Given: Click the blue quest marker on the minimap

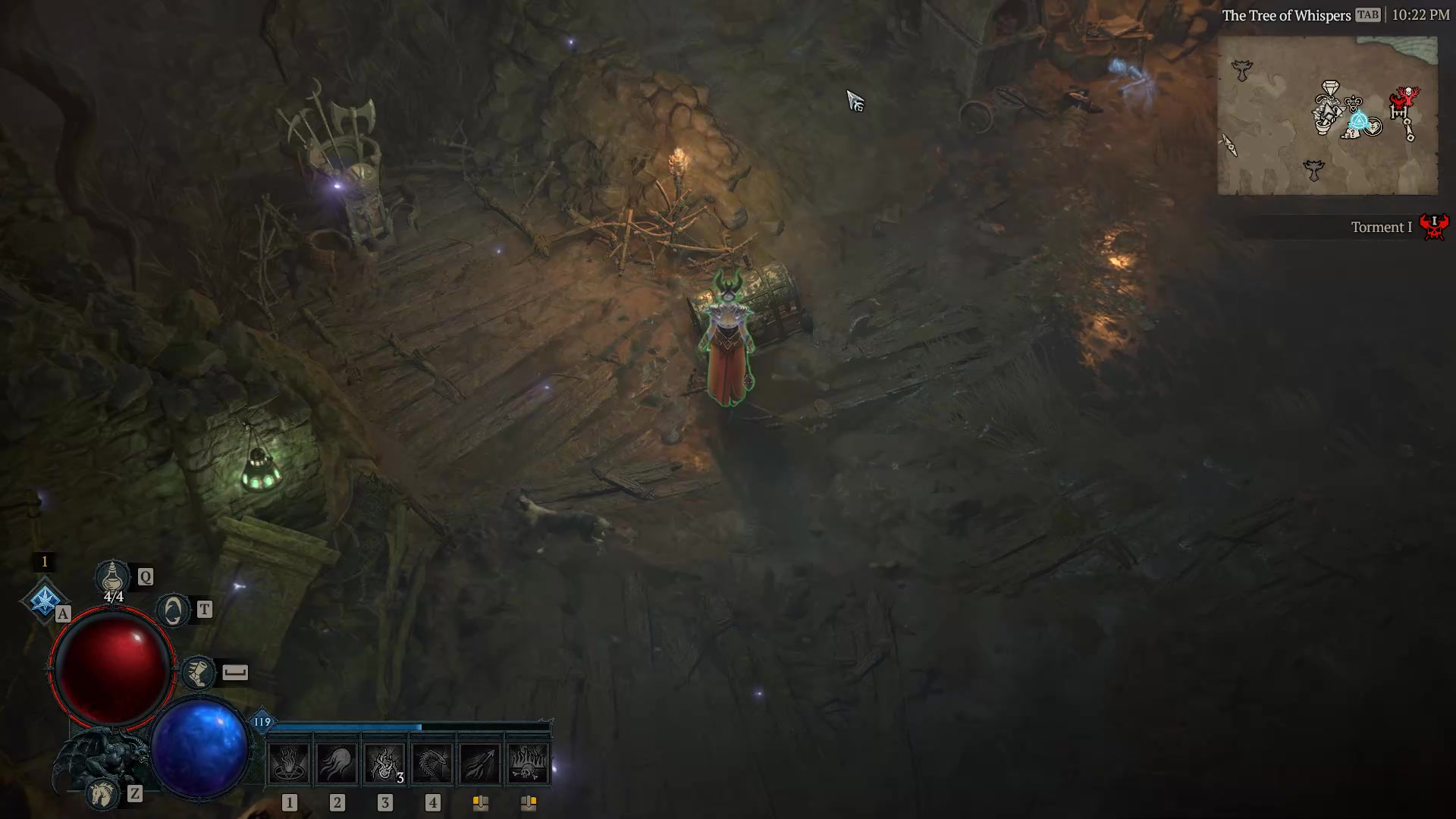Looking at the screenshot, I should click(x=1360, y=120).
